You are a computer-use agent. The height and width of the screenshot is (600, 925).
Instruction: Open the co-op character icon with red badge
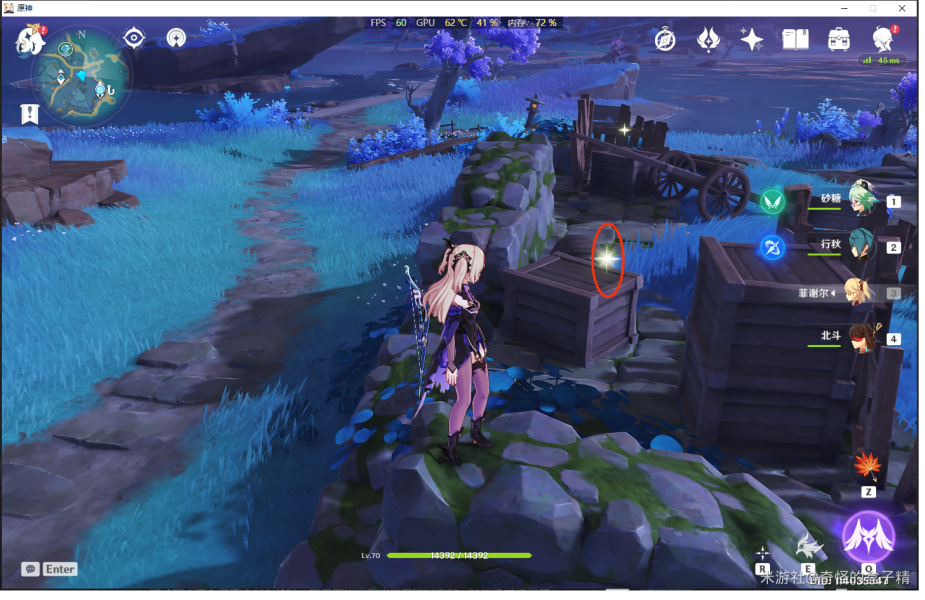(882, 39)
